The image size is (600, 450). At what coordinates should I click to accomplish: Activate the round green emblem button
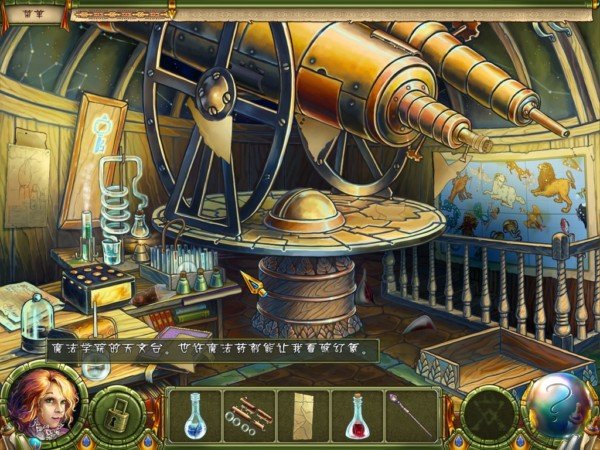coord(490,413)
